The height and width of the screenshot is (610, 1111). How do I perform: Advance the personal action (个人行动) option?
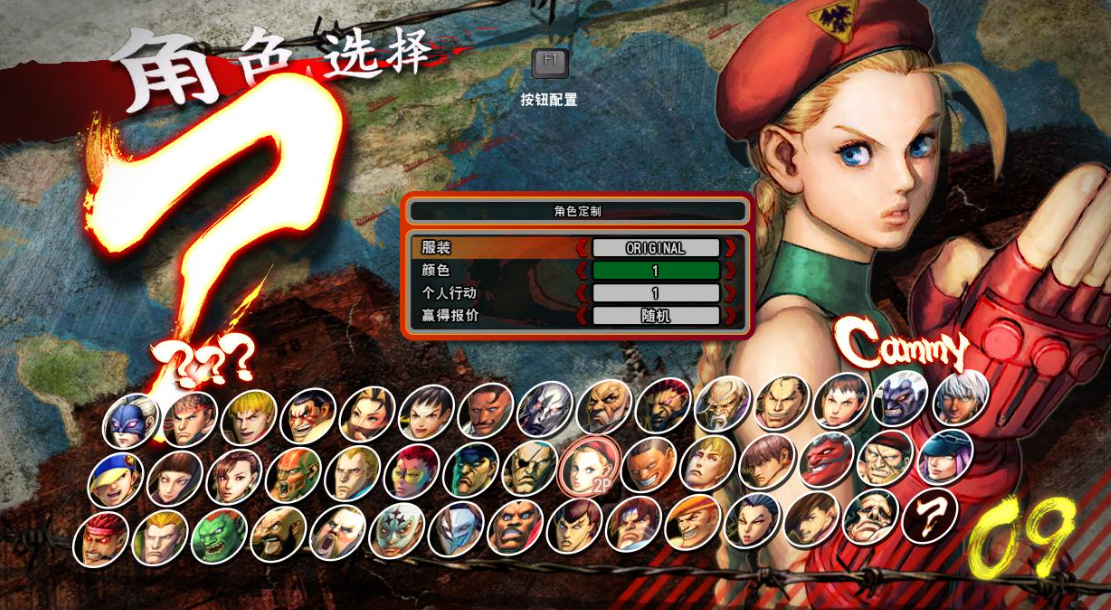(x=731, y=294)
